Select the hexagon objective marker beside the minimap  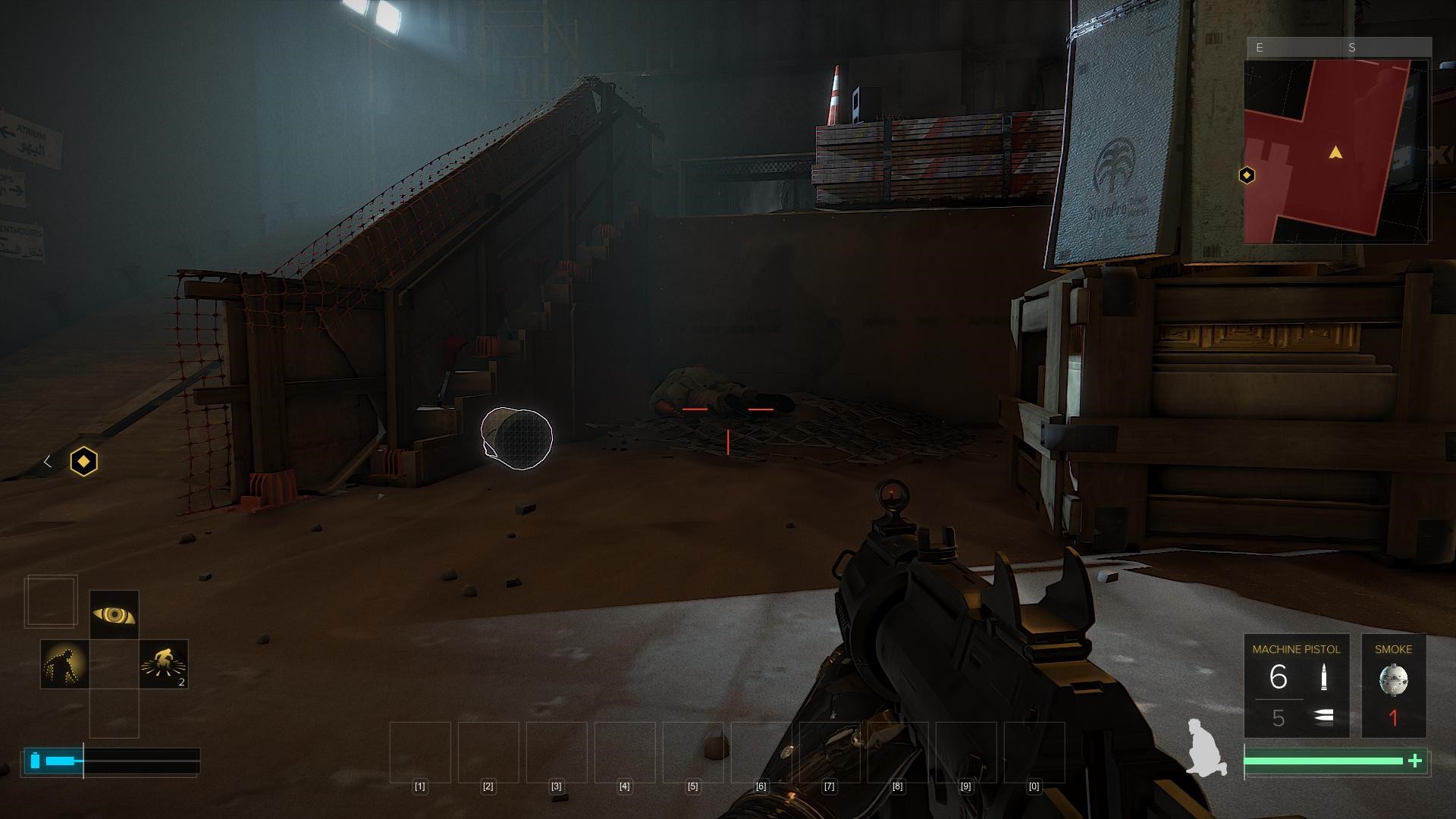click(1247, 176)
